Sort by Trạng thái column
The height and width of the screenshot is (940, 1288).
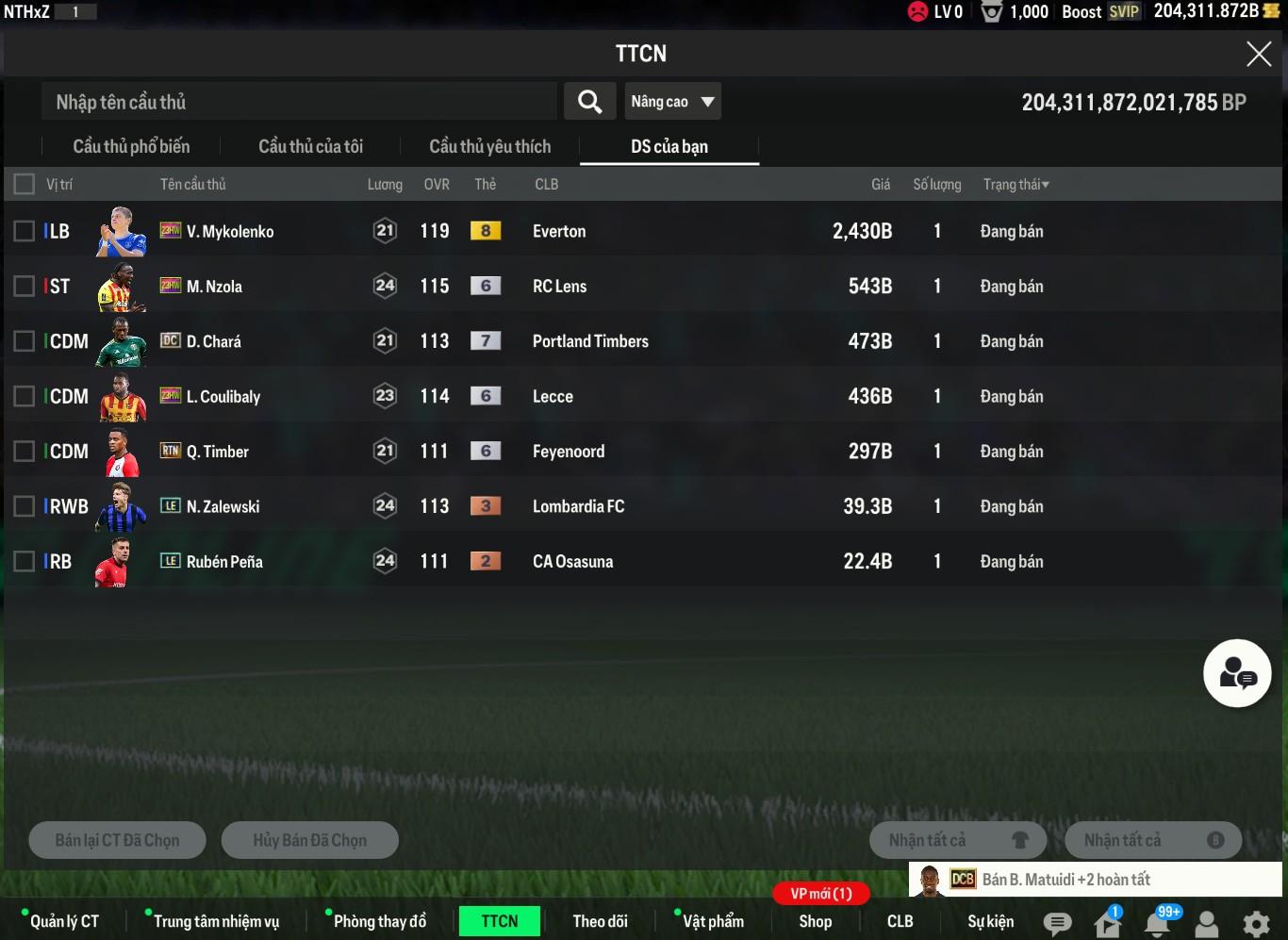(1016, 185)
